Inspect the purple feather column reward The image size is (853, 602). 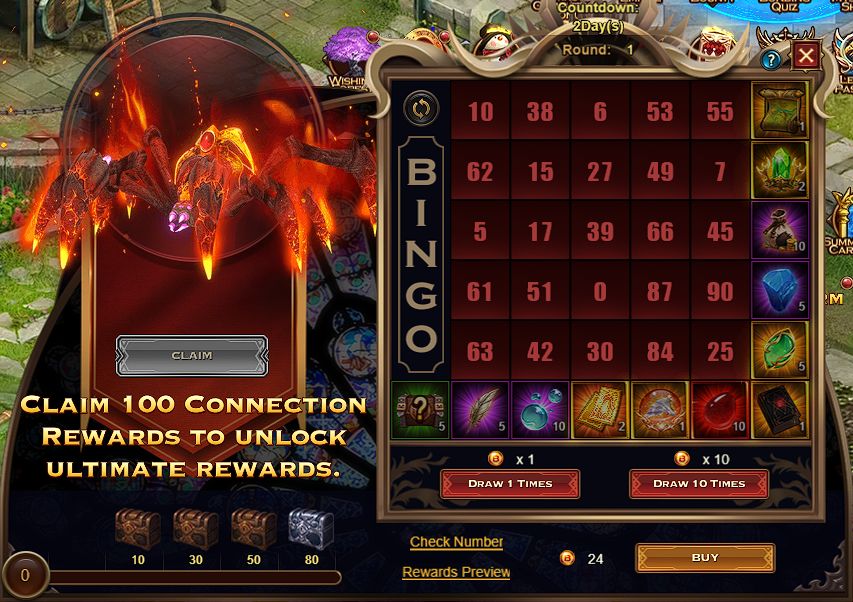point(480,411)
